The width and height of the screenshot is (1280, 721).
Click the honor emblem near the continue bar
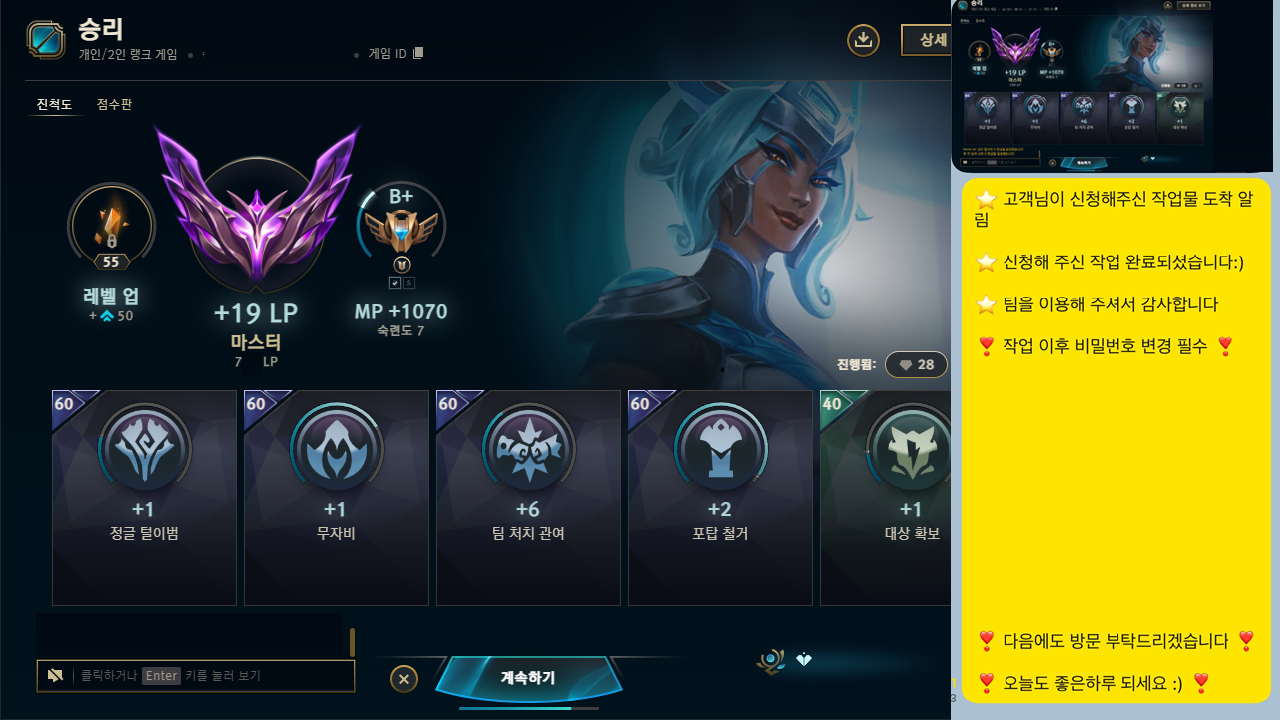(770, 660)
